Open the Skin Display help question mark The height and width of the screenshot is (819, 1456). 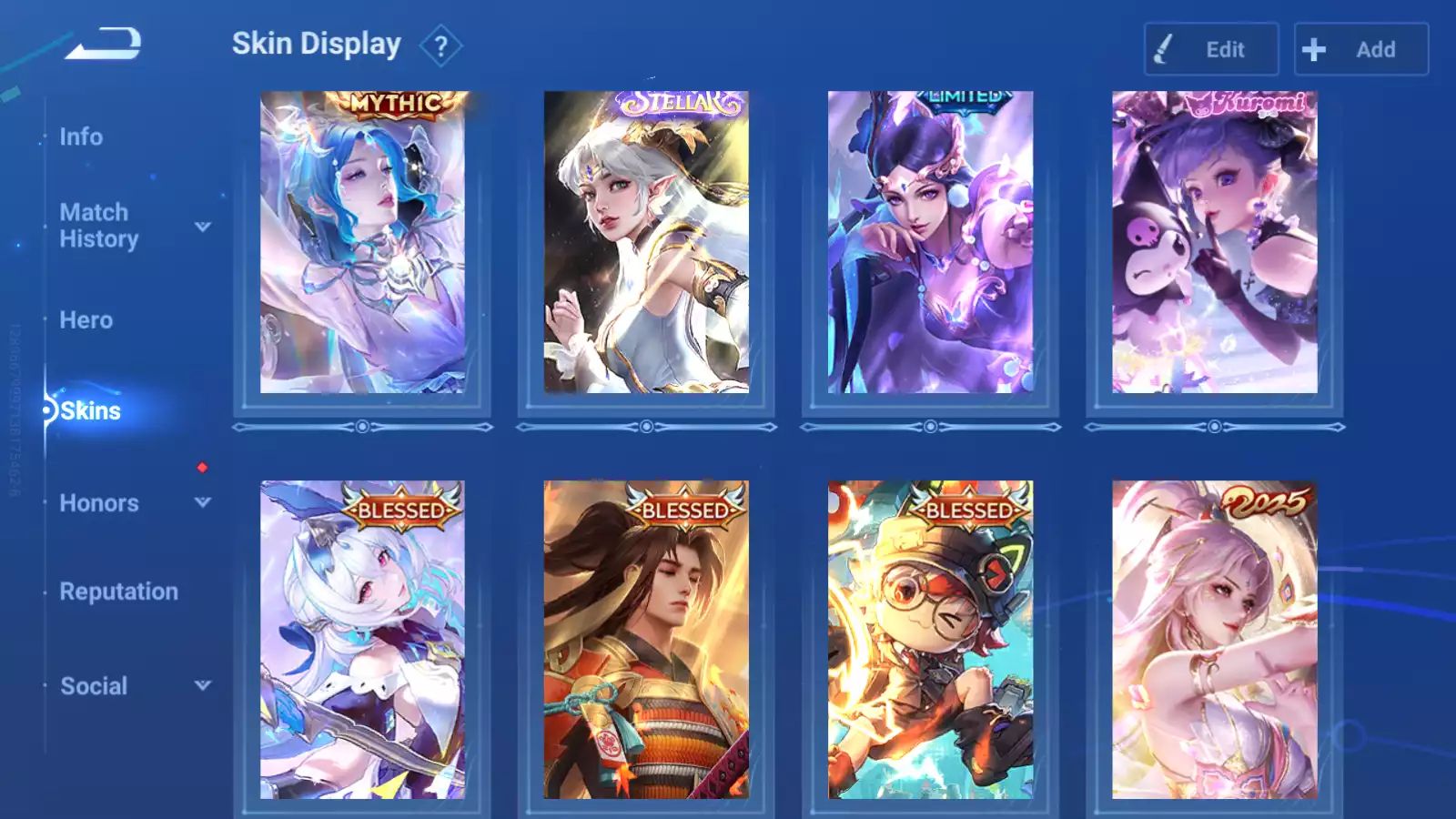[441, 46]
